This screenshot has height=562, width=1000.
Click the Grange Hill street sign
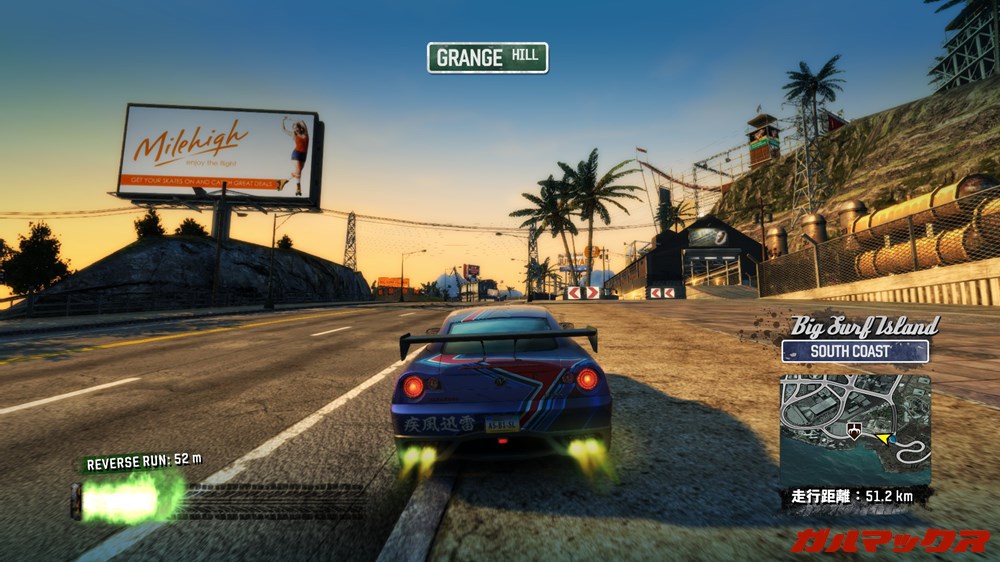tap(487, 57)
